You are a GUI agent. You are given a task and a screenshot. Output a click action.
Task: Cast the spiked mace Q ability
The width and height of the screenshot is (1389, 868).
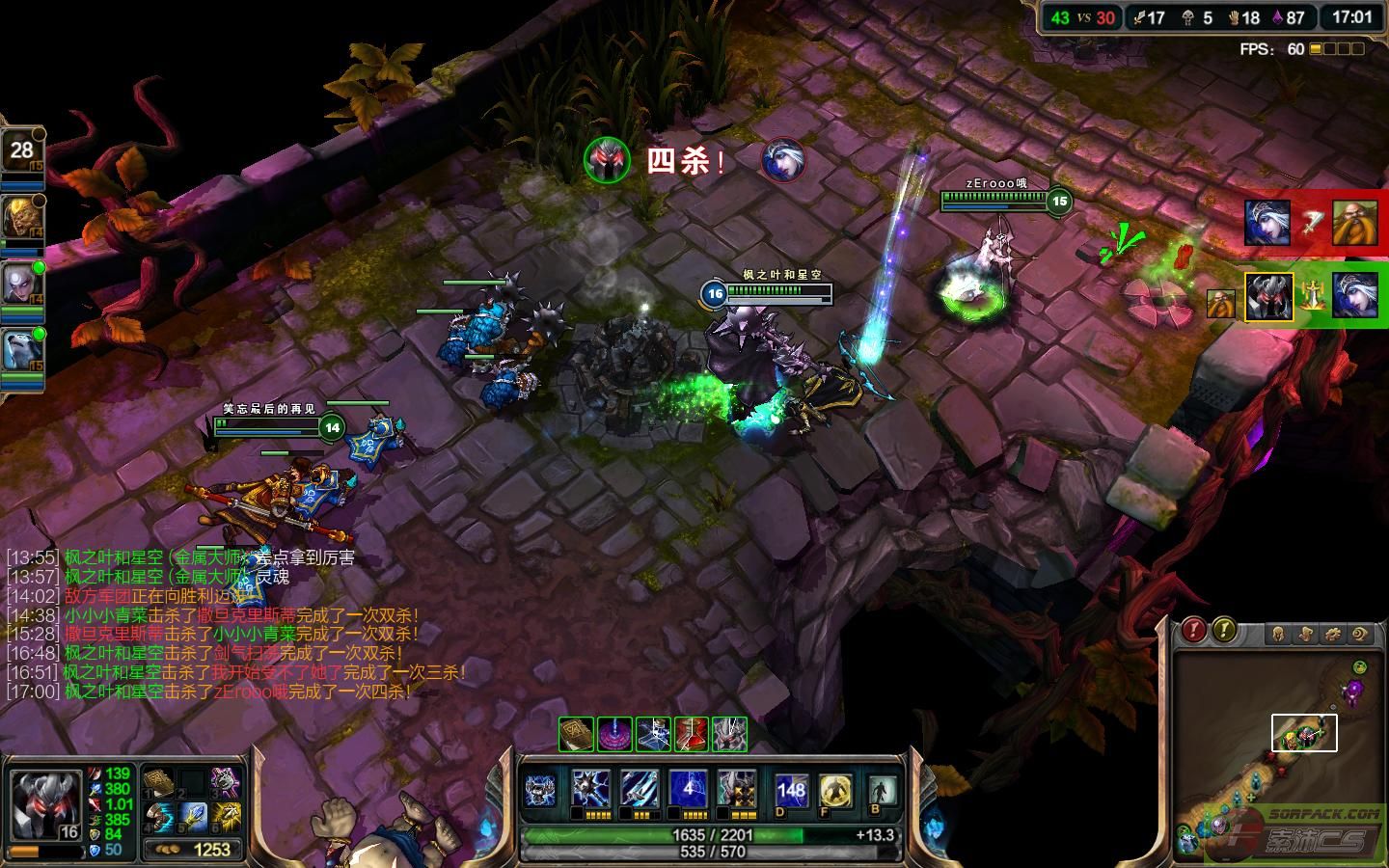coord(590,790)
